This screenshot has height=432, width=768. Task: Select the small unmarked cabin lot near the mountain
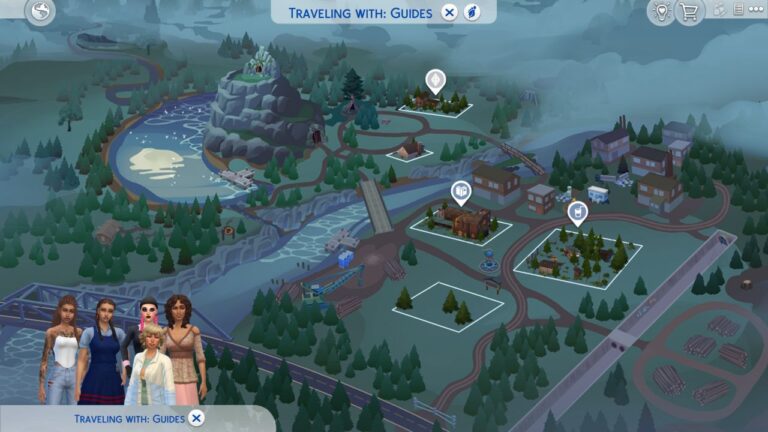(x=409, y=150)
